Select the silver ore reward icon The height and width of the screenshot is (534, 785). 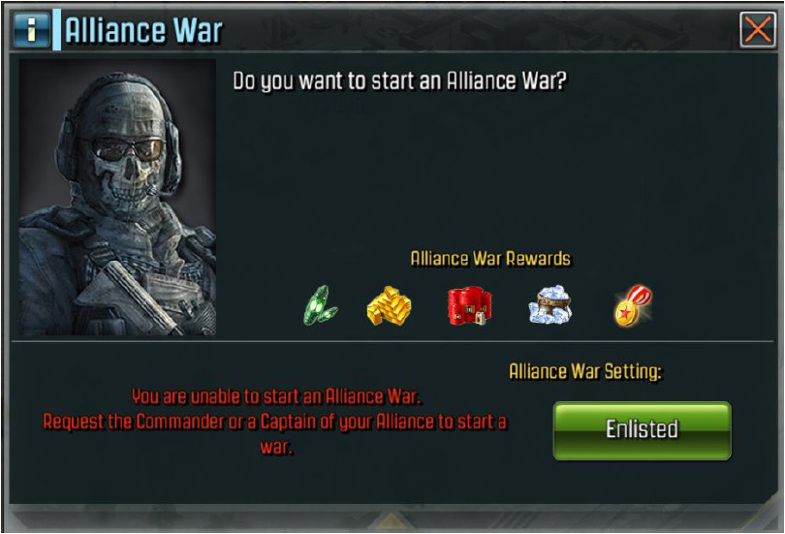click(x=549, y=305)
